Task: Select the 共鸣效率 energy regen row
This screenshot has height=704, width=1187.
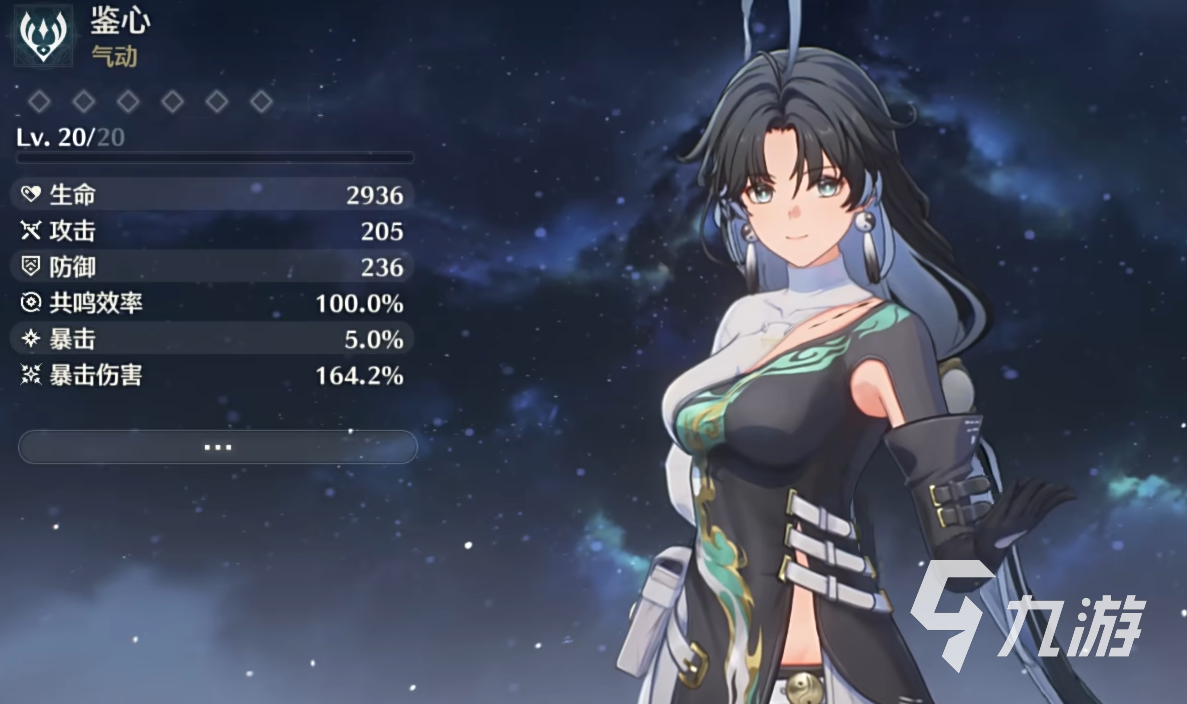Action: point(212,303)
